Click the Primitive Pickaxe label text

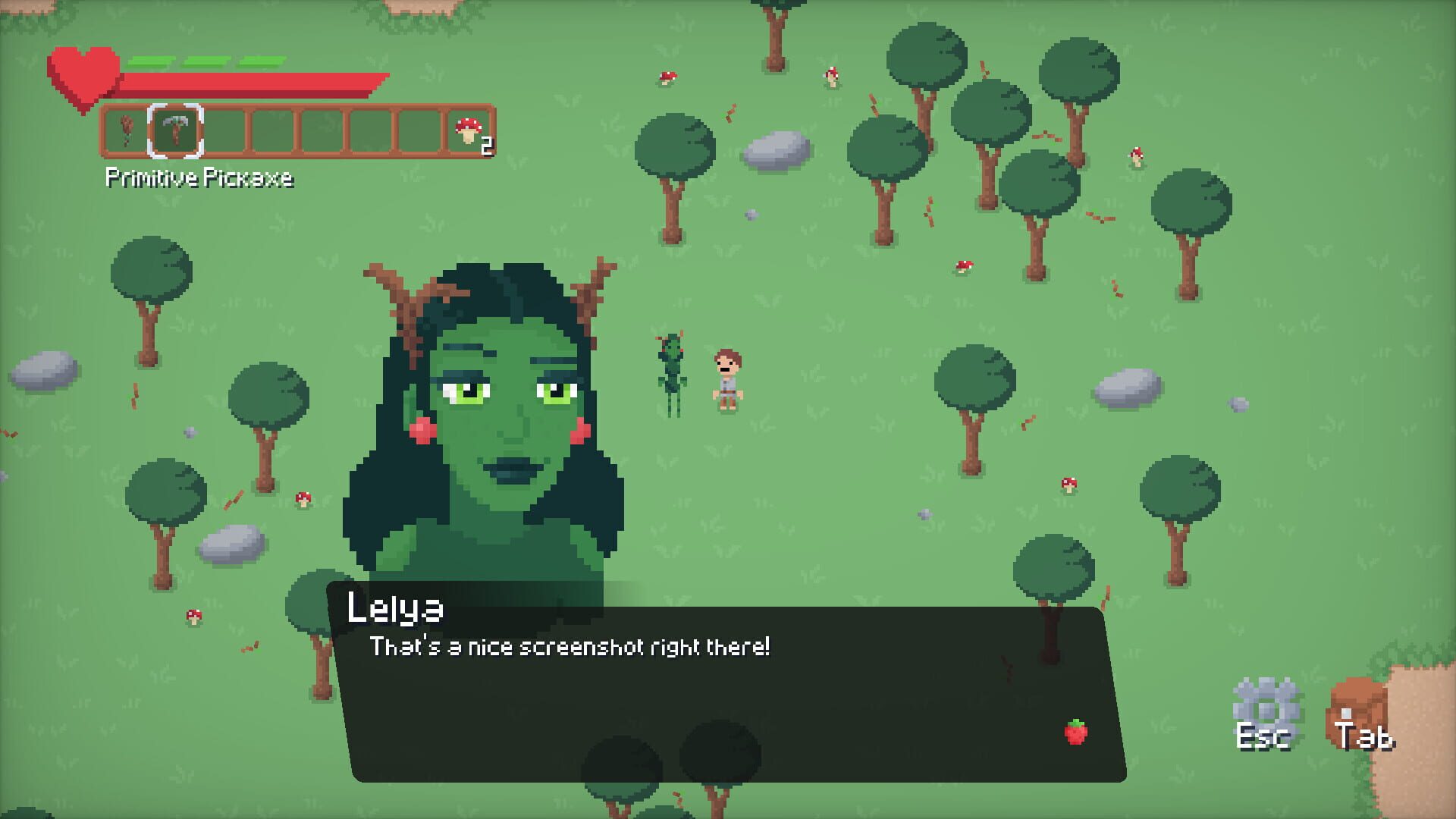pos(199,180)
